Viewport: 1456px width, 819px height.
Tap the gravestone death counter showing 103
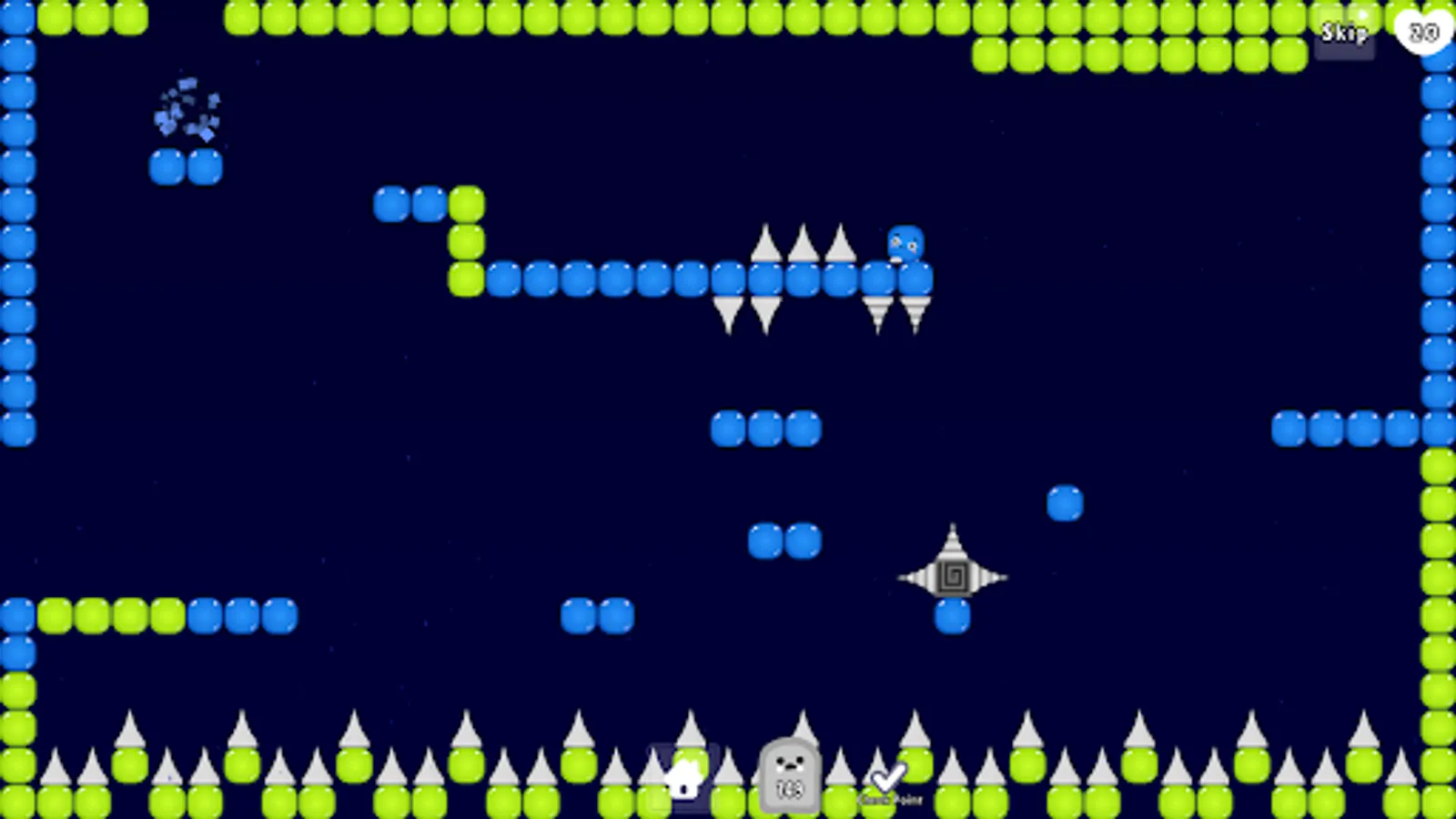coord(788,778)
